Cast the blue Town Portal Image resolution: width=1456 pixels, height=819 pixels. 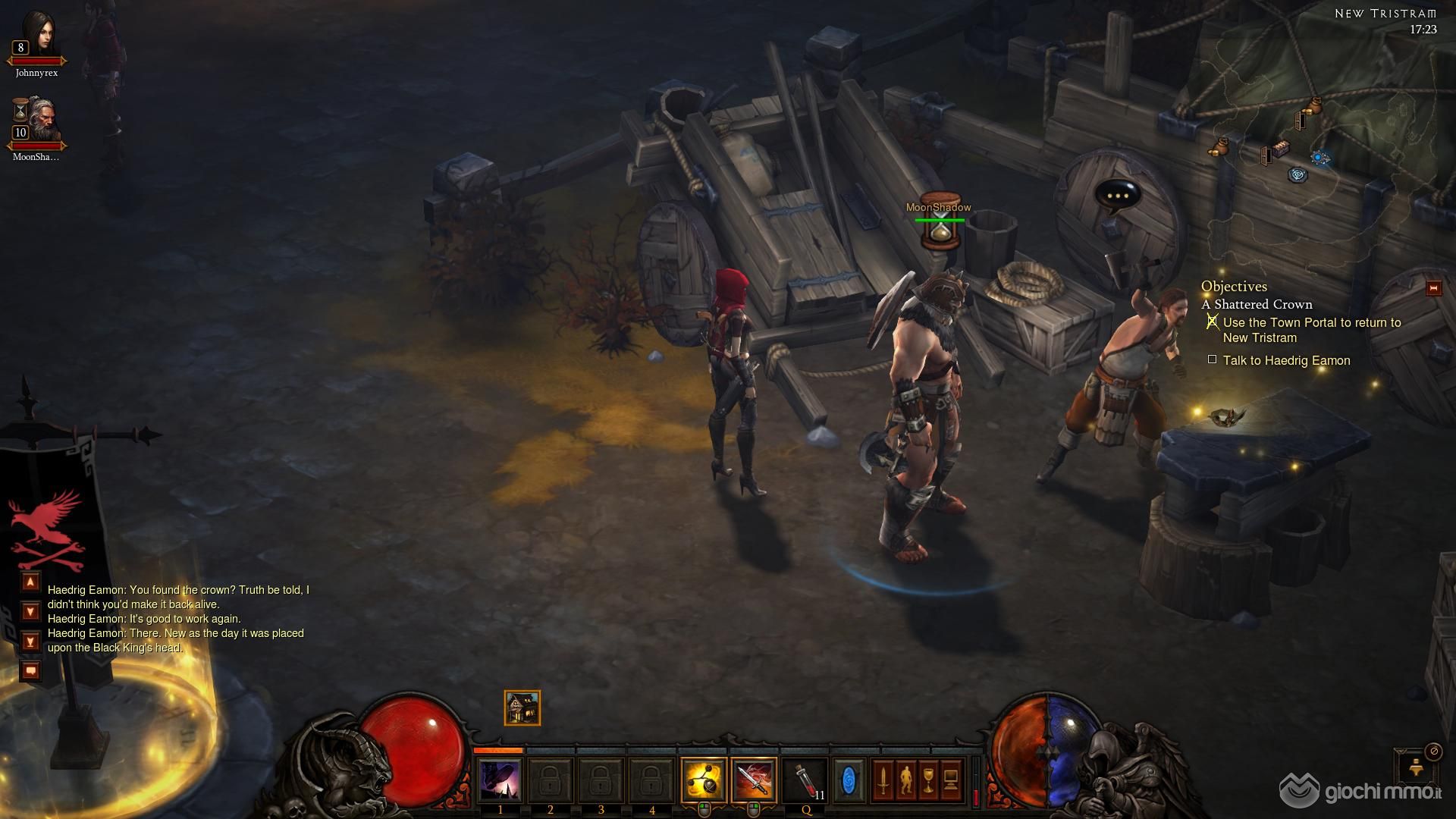pos(849,780)
